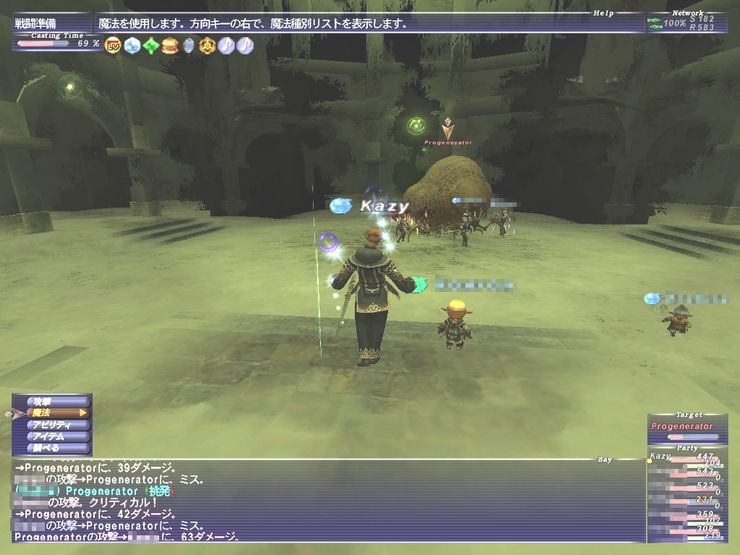Viewport: 740px width, 555px height.
Task: Select the highlighted 魔法 (Magic) command
Action: click(52, 412)
